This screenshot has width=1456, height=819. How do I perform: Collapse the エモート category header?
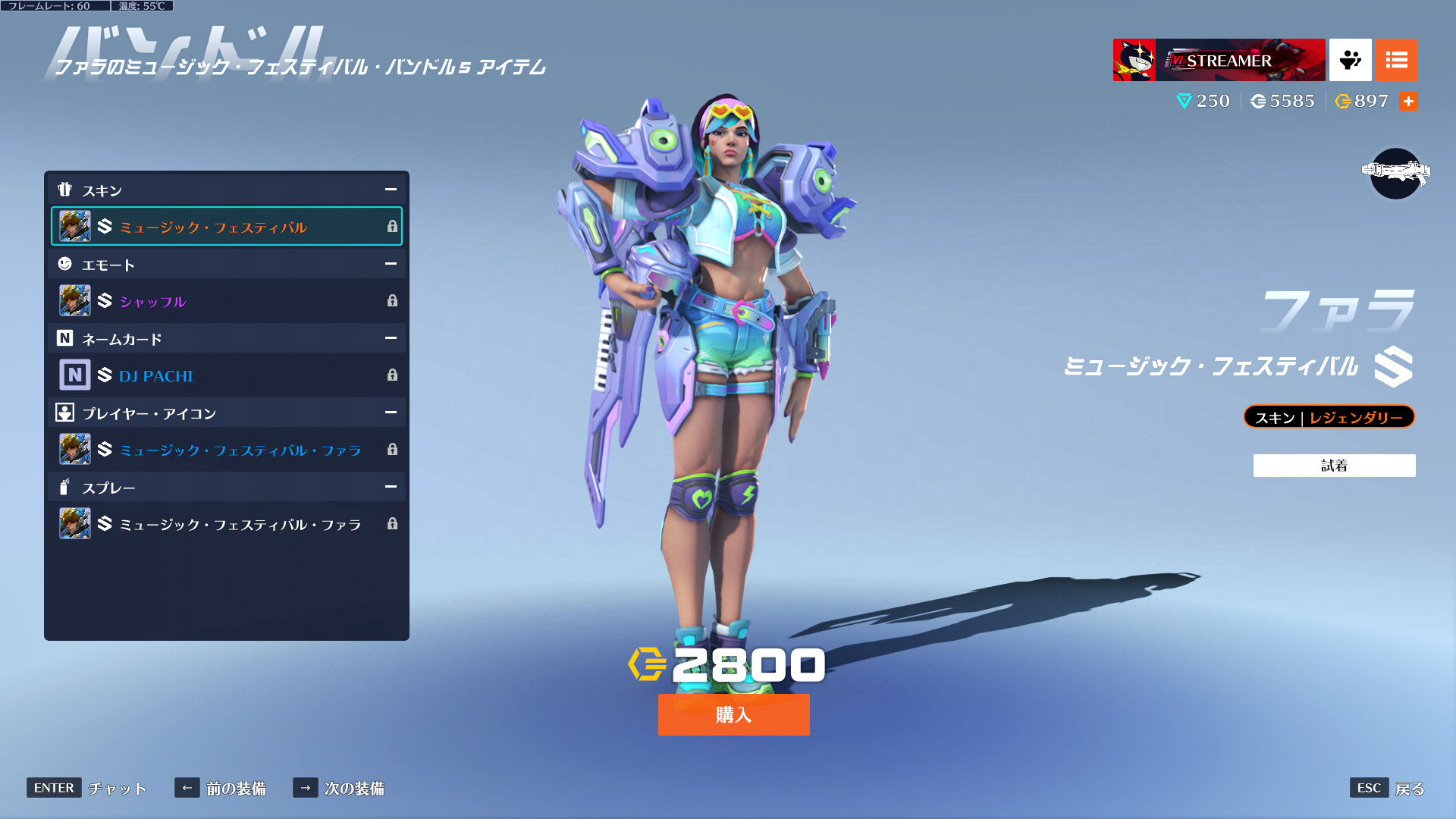(x=391, y=264)
